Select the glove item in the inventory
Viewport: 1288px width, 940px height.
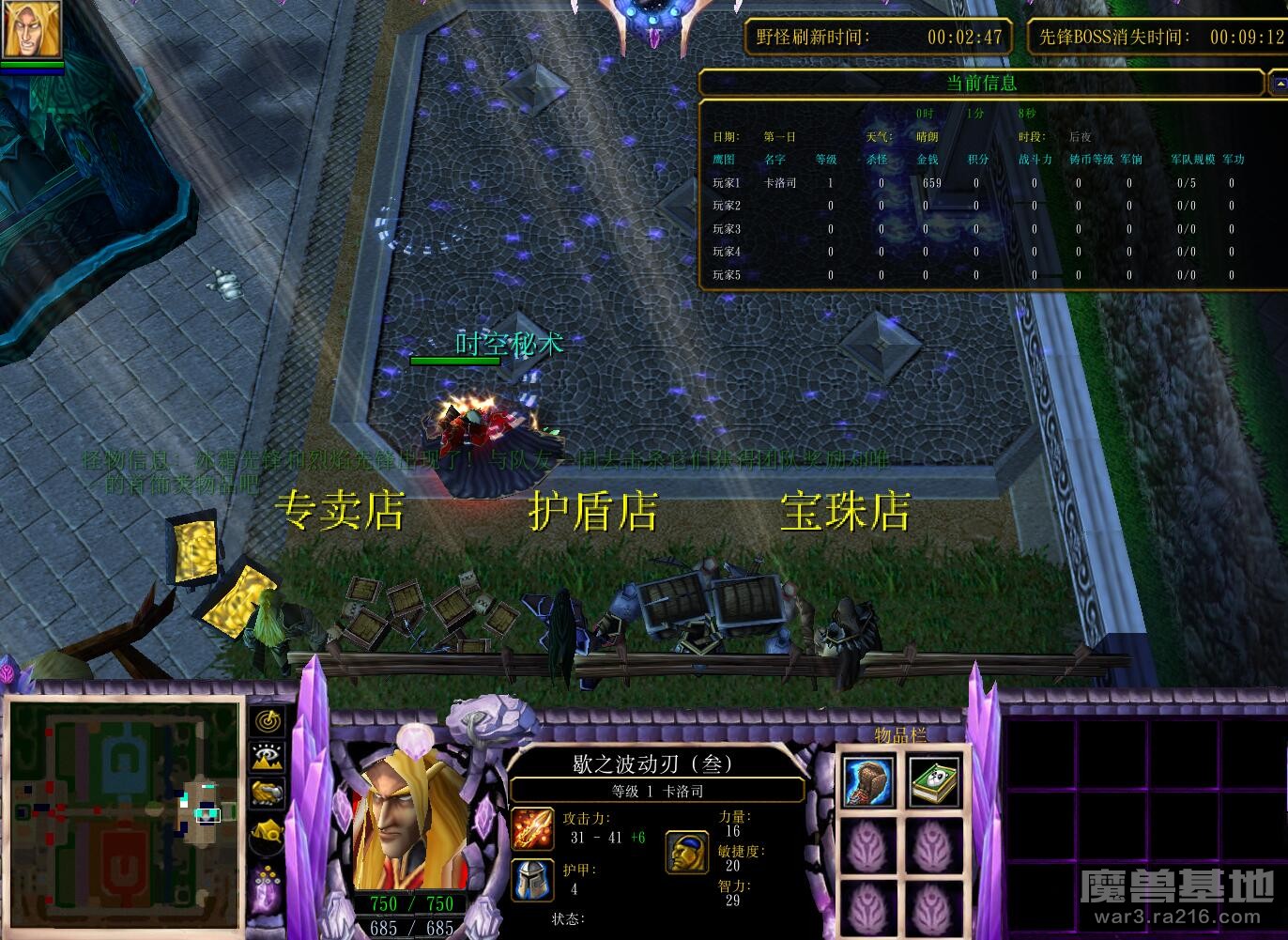coord(867,781)
